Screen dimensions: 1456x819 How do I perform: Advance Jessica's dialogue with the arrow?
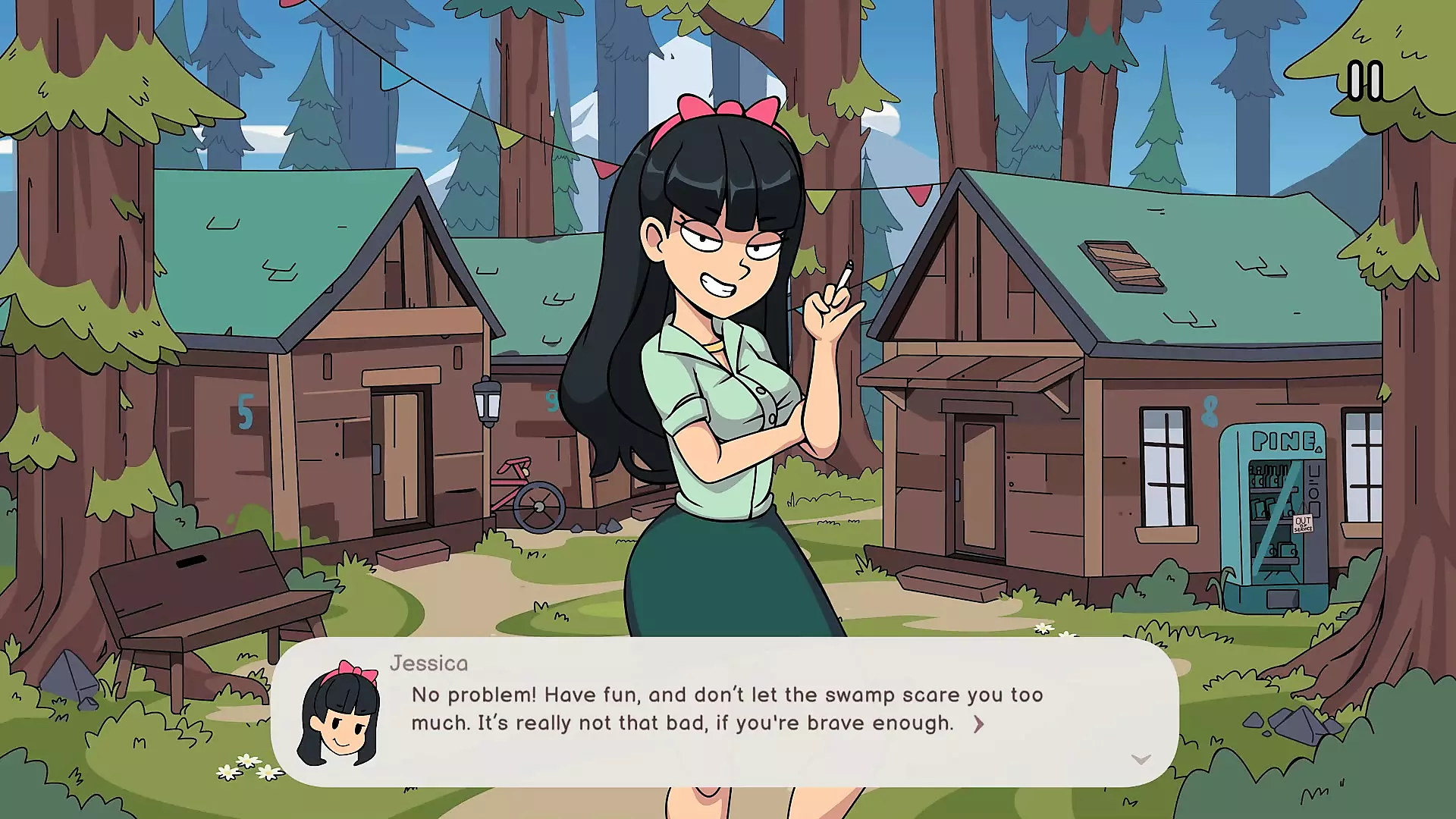978,724
